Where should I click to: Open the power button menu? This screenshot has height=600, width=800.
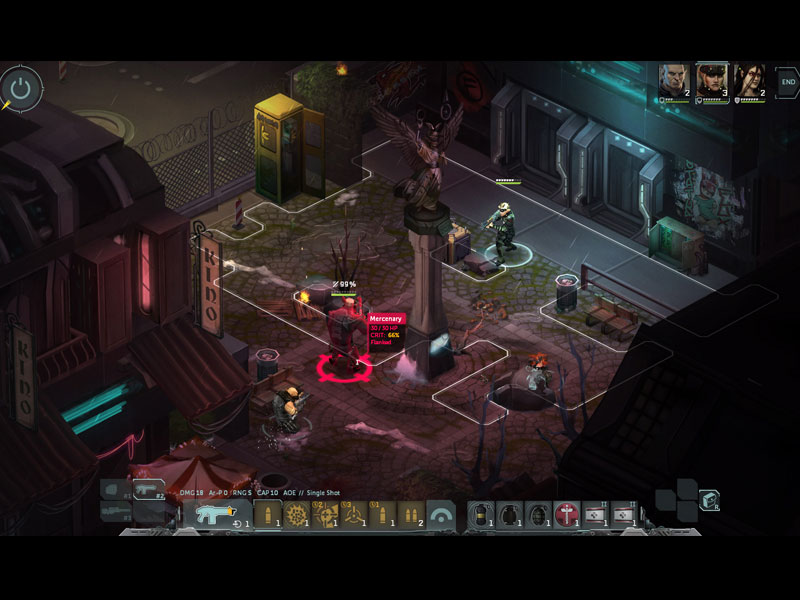(21, 88)
